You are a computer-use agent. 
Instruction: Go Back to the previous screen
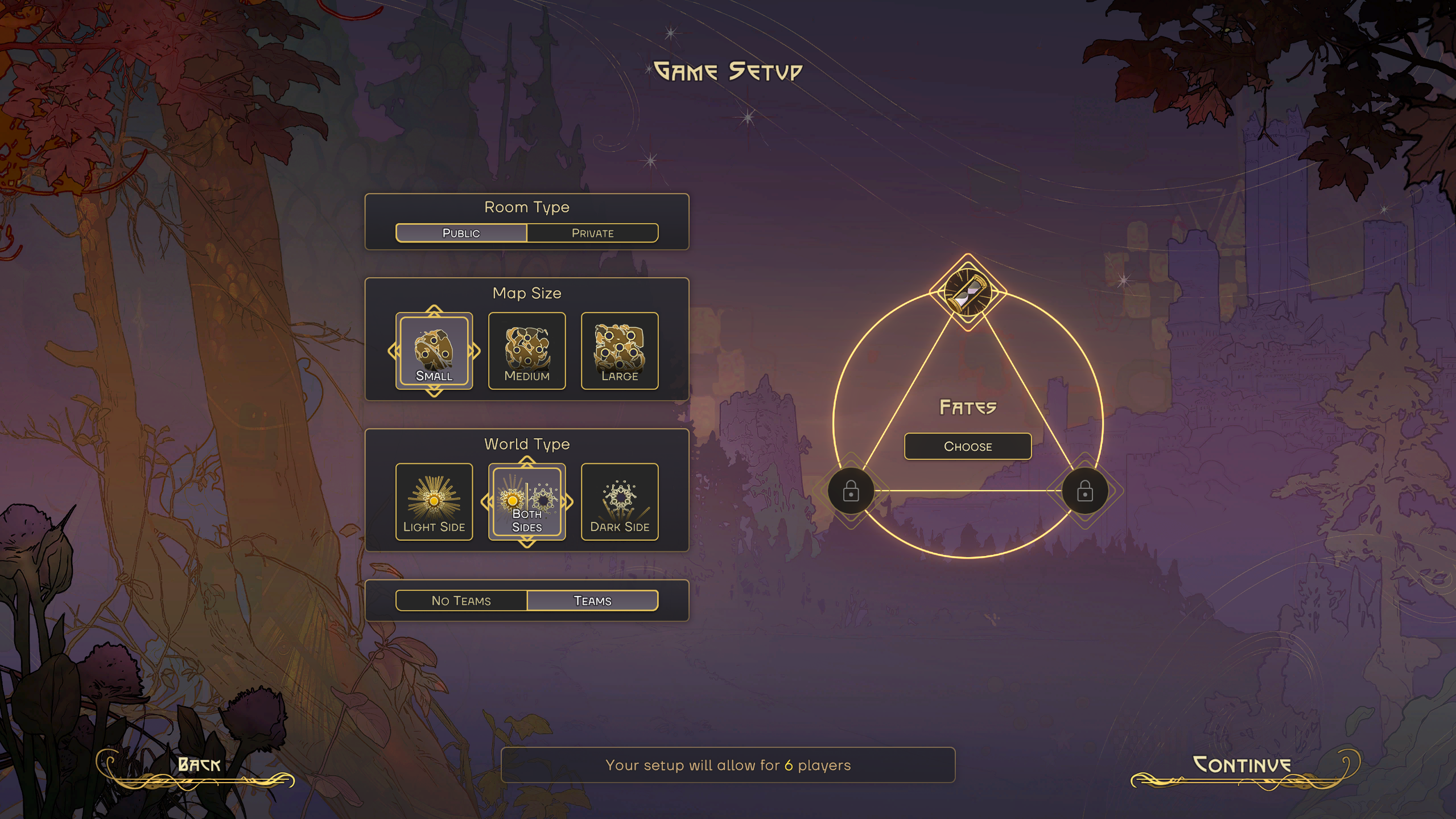coord(199,765)
